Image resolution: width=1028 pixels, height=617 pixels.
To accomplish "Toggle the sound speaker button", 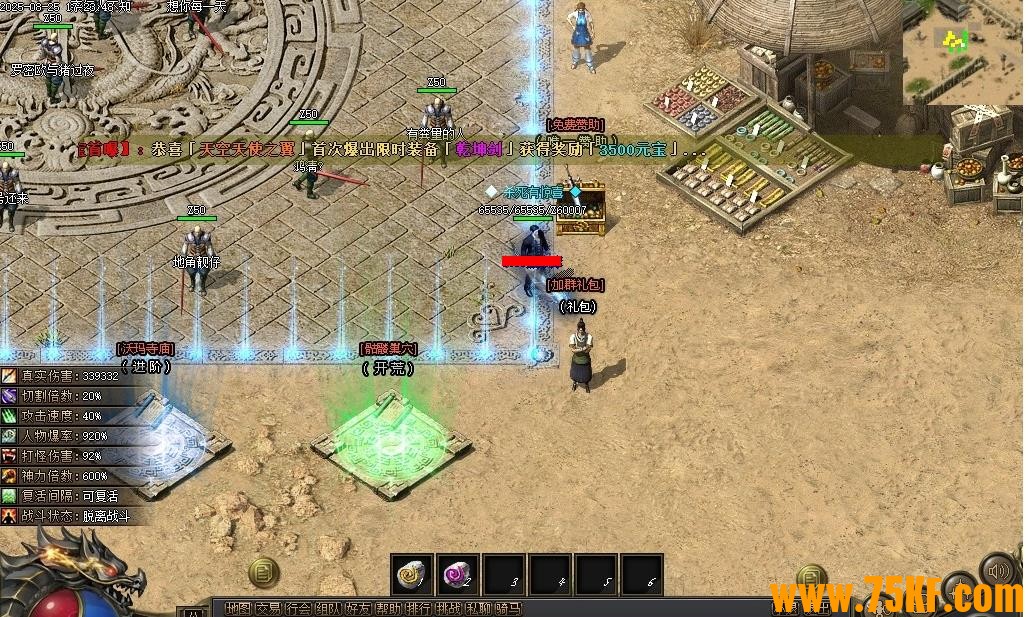I will [x=997, y=571].
